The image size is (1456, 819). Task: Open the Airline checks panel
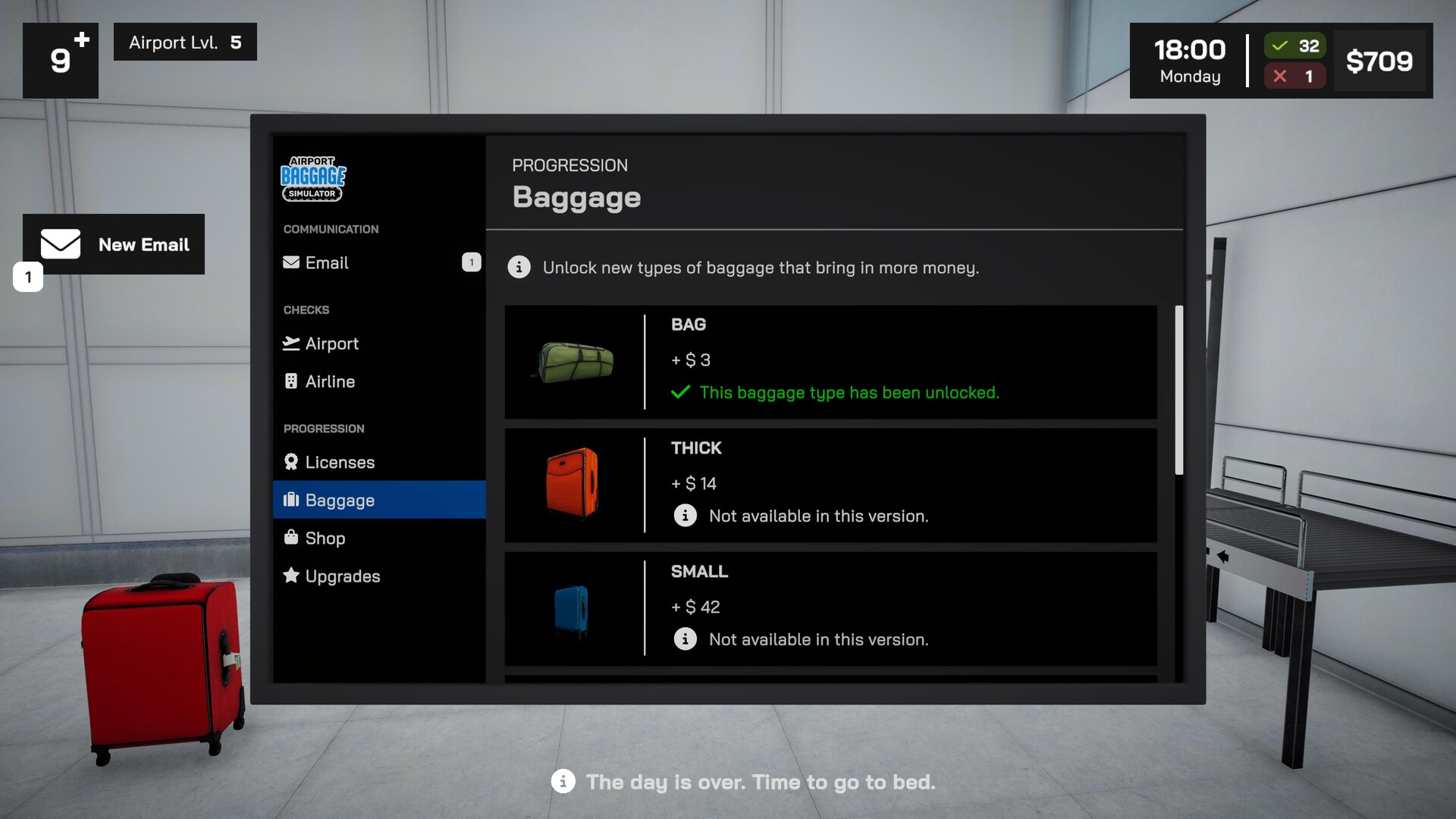click(x=293, y=381)
